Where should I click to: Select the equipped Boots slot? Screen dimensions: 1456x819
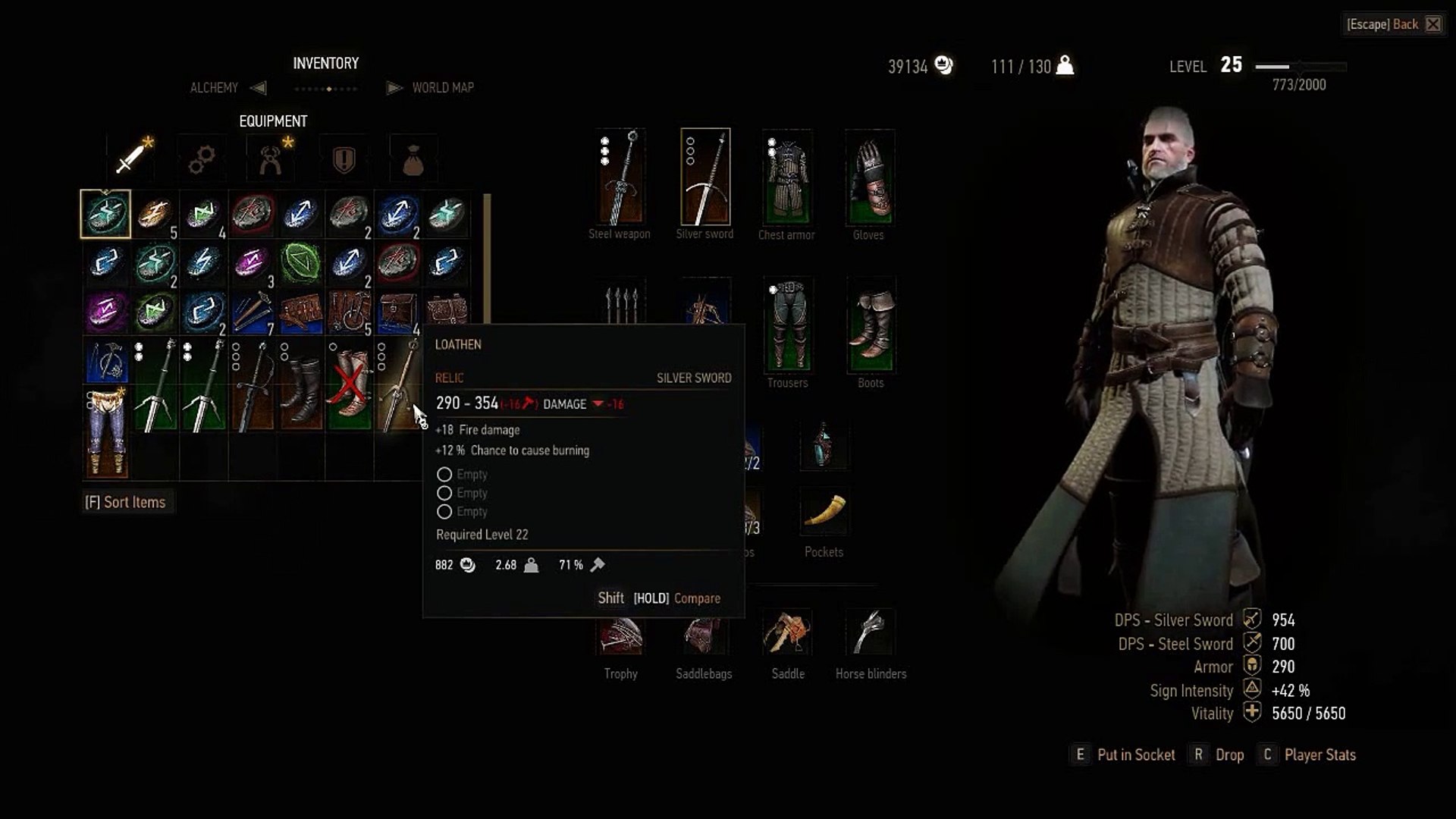coord(871,326)
